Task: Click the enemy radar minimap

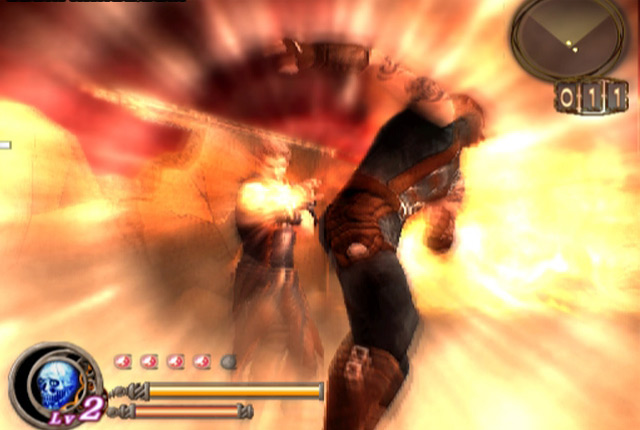Action: point(570,38)
